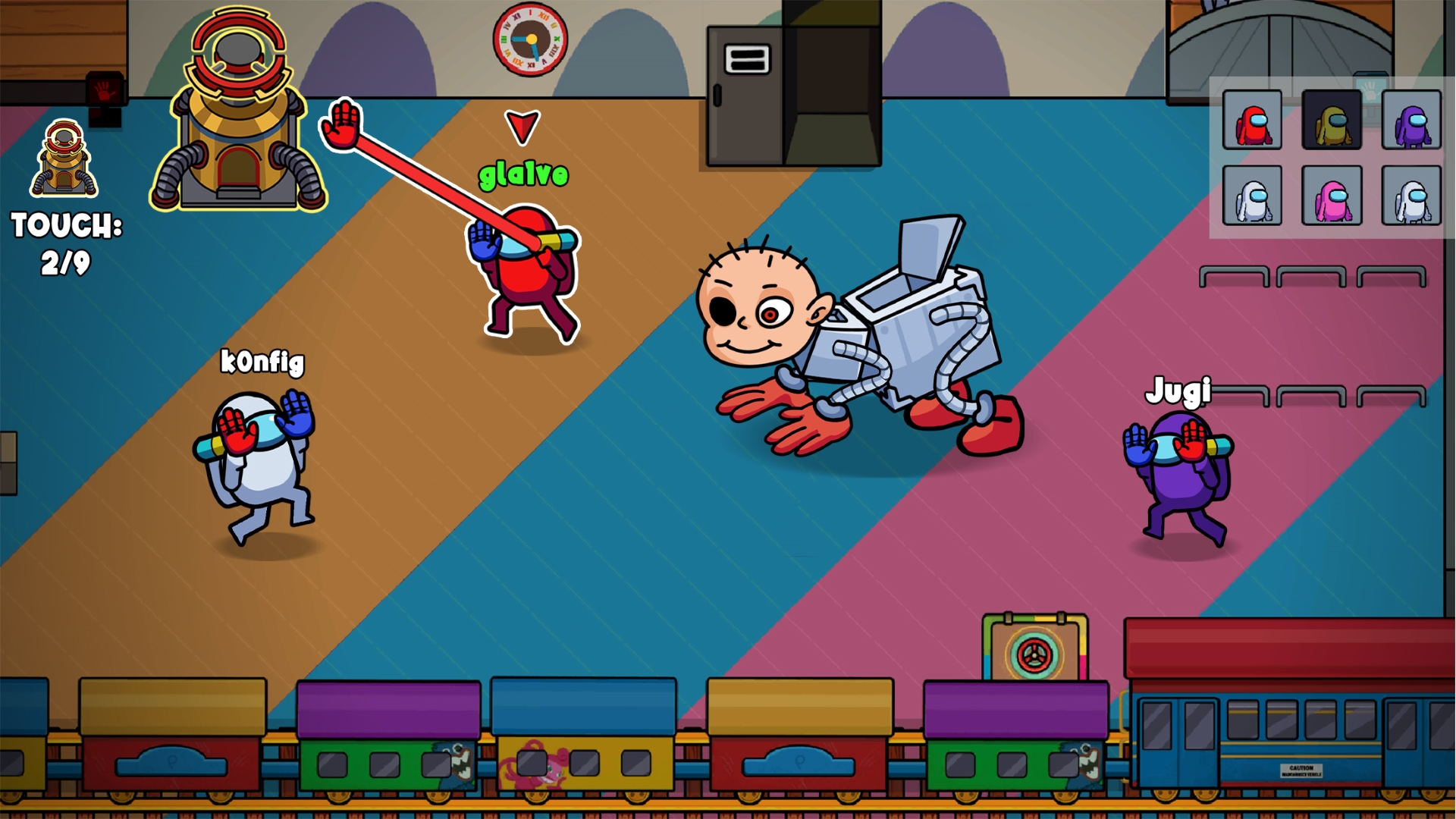Select the white crewmate portrait bottom-left of the roster
1456x819 pixels.
(1253, 194)
